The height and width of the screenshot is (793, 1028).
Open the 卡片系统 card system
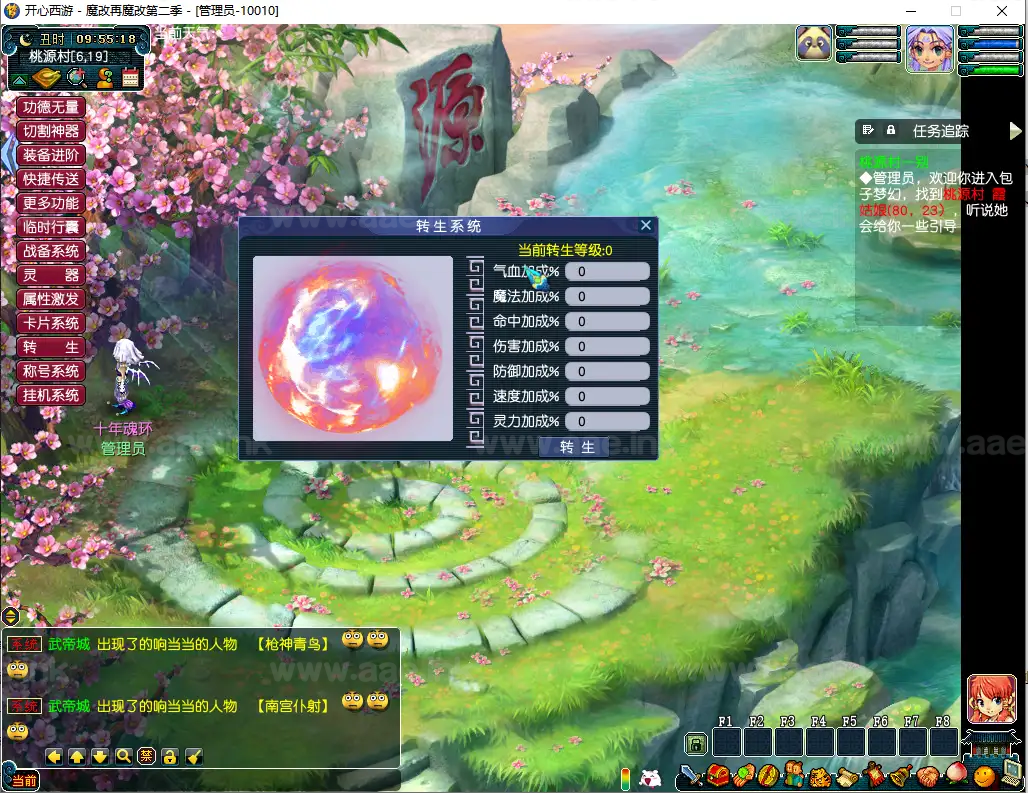[x=51, y=323]
